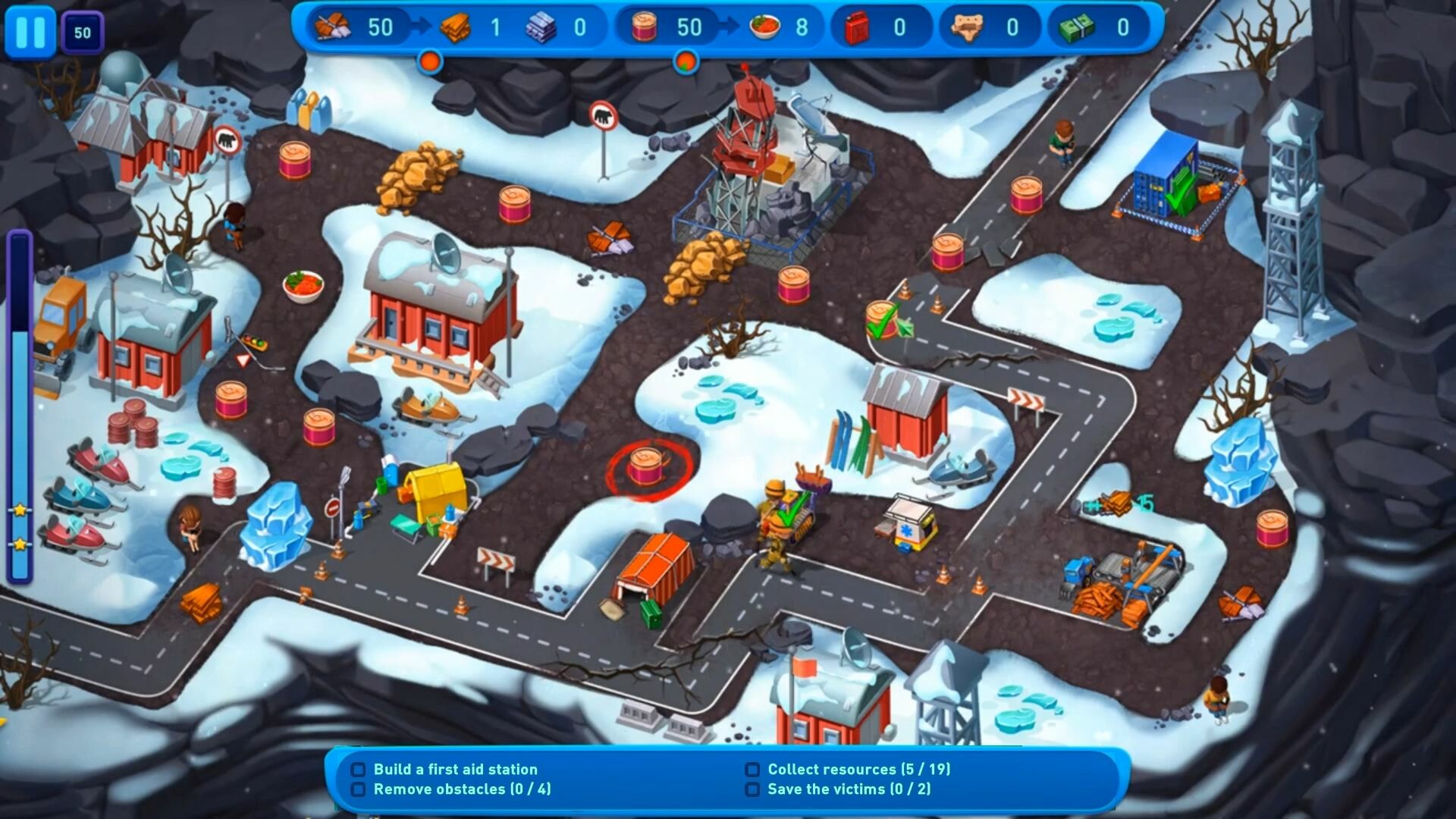This screenshot has height=819, width=1456.
Task: Check the Save the victims objective box
Action: (x=753, y=789)
